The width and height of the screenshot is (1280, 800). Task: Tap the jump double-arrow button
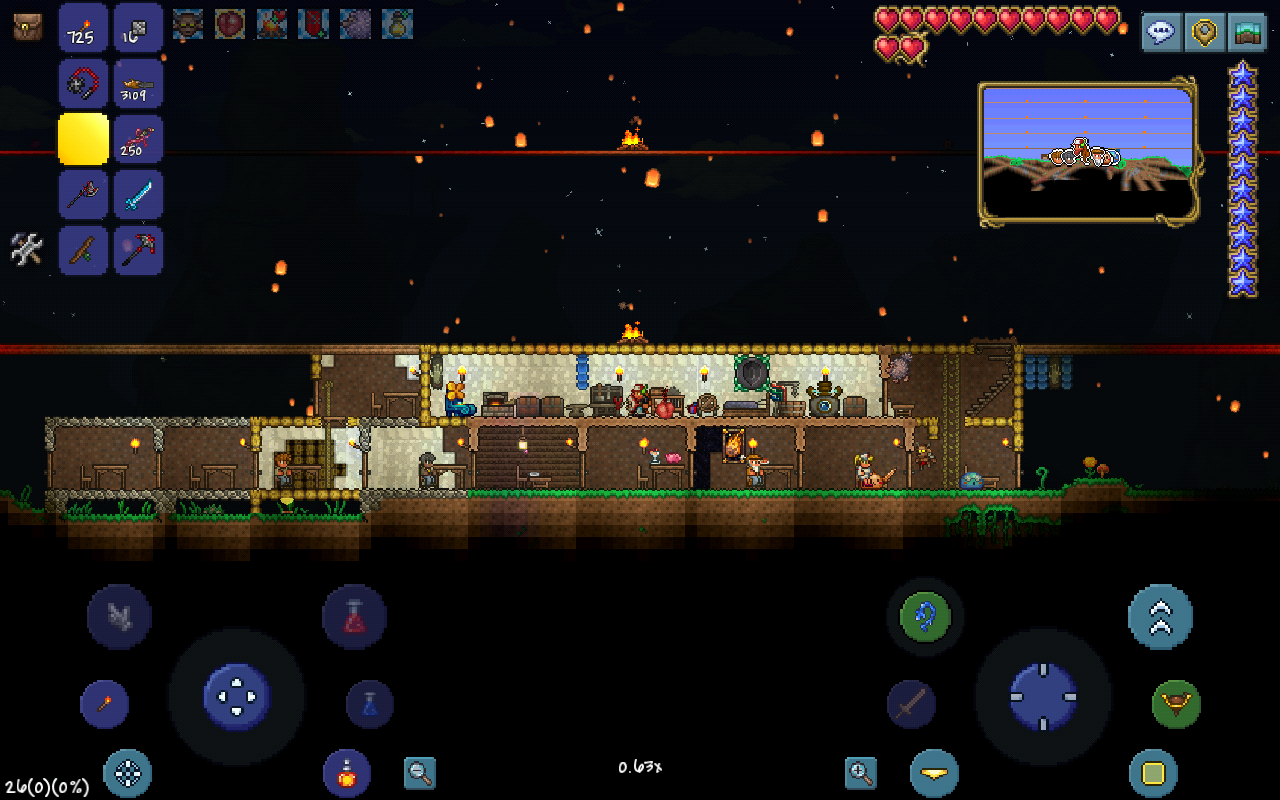tap(1160, 617)
